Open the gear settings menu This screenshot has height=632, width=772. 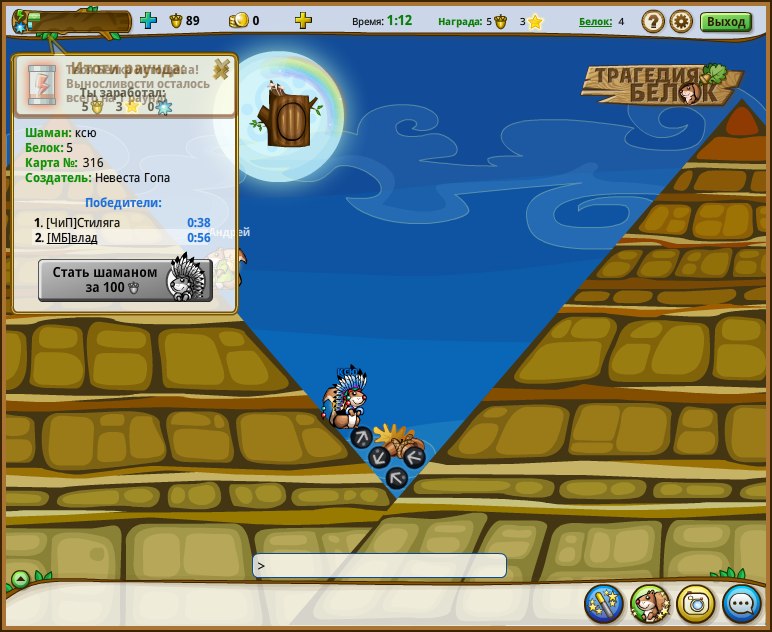tap(681, 21)
